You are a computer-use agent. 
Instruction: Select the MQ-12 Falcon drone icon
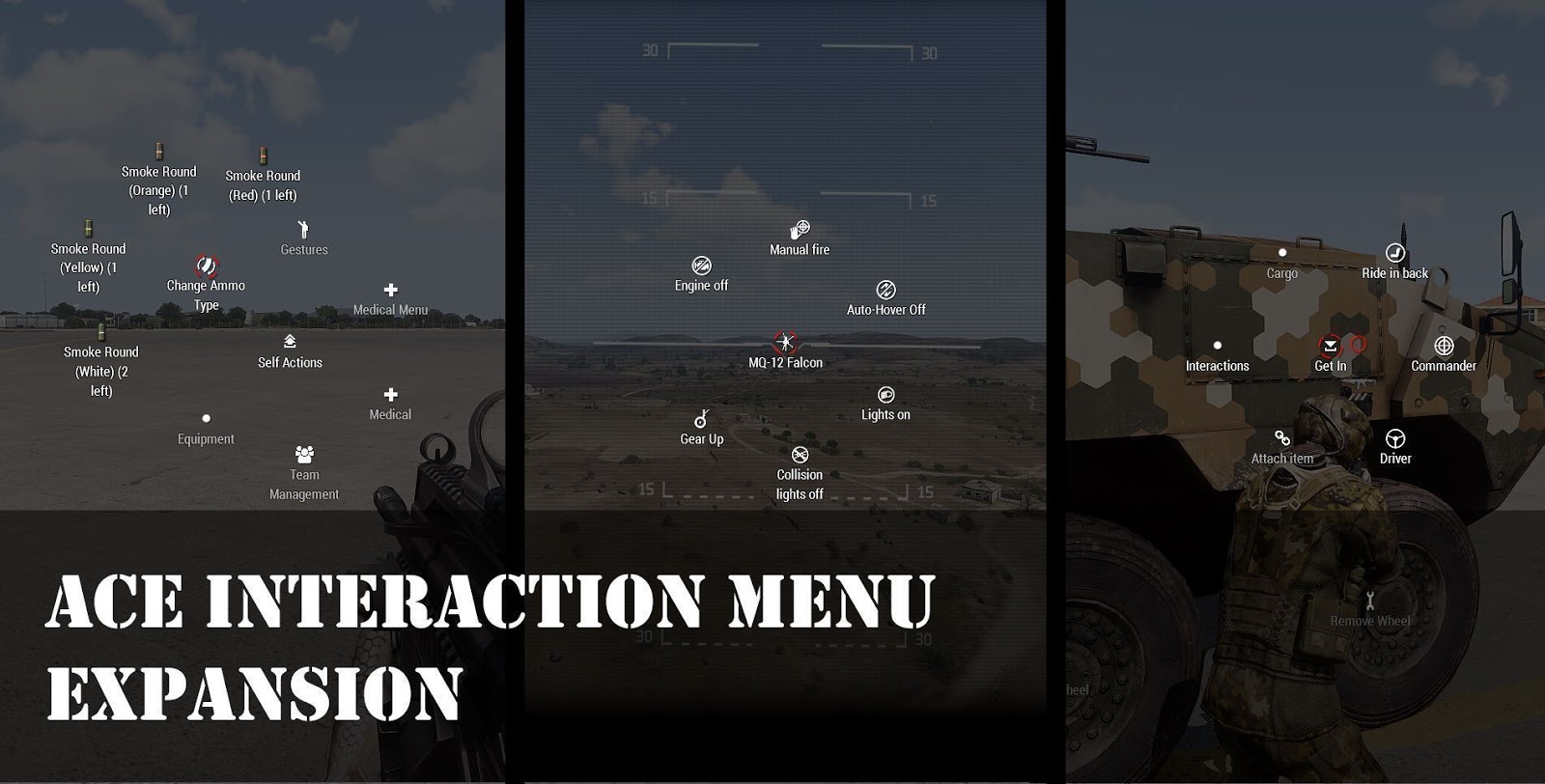pos(787,341)
